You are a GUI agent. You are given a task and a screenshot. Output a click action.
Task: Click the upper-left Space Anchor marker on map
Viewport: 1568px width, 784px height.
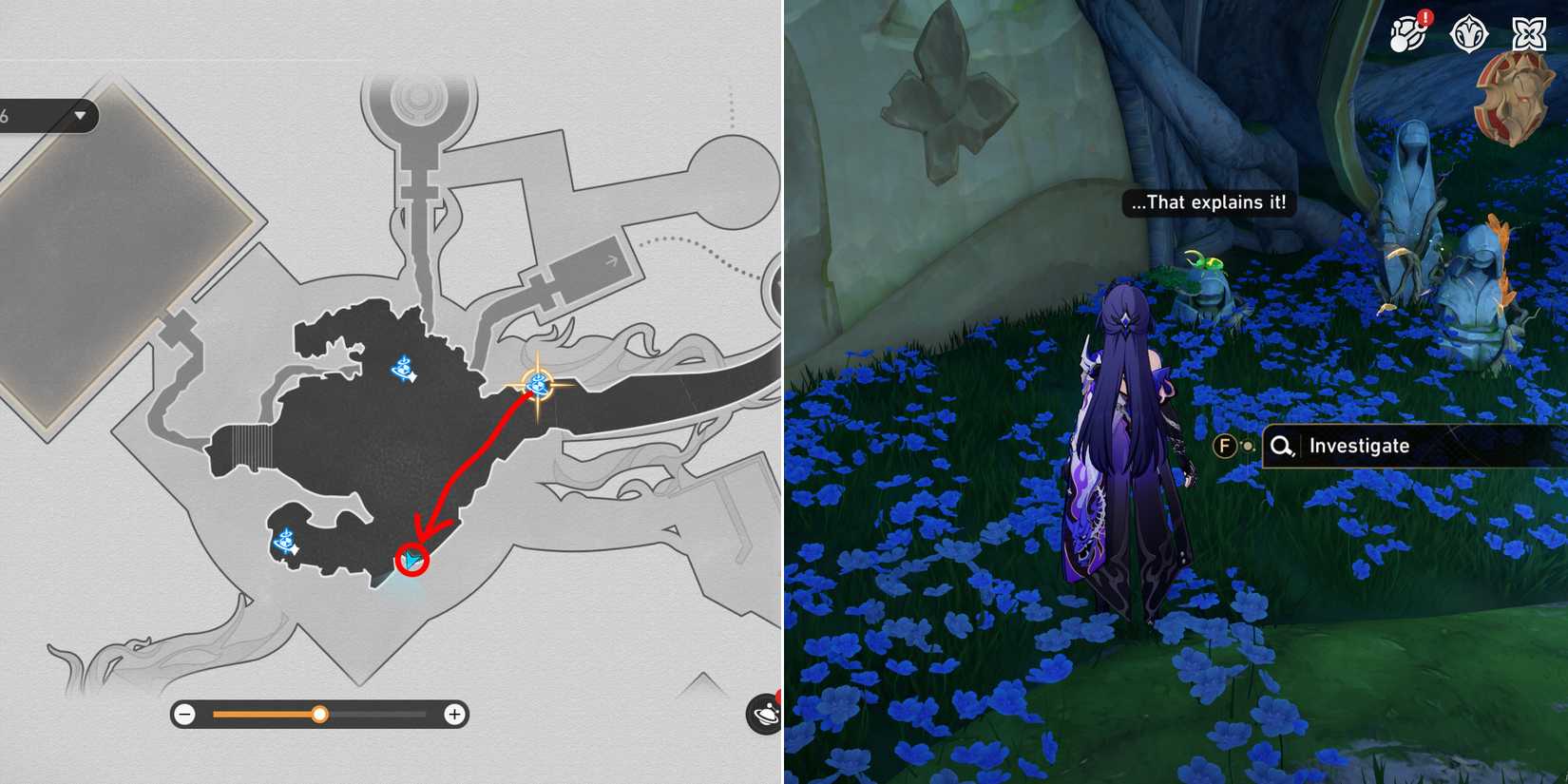pyautogui.click(x=402, y=366)
